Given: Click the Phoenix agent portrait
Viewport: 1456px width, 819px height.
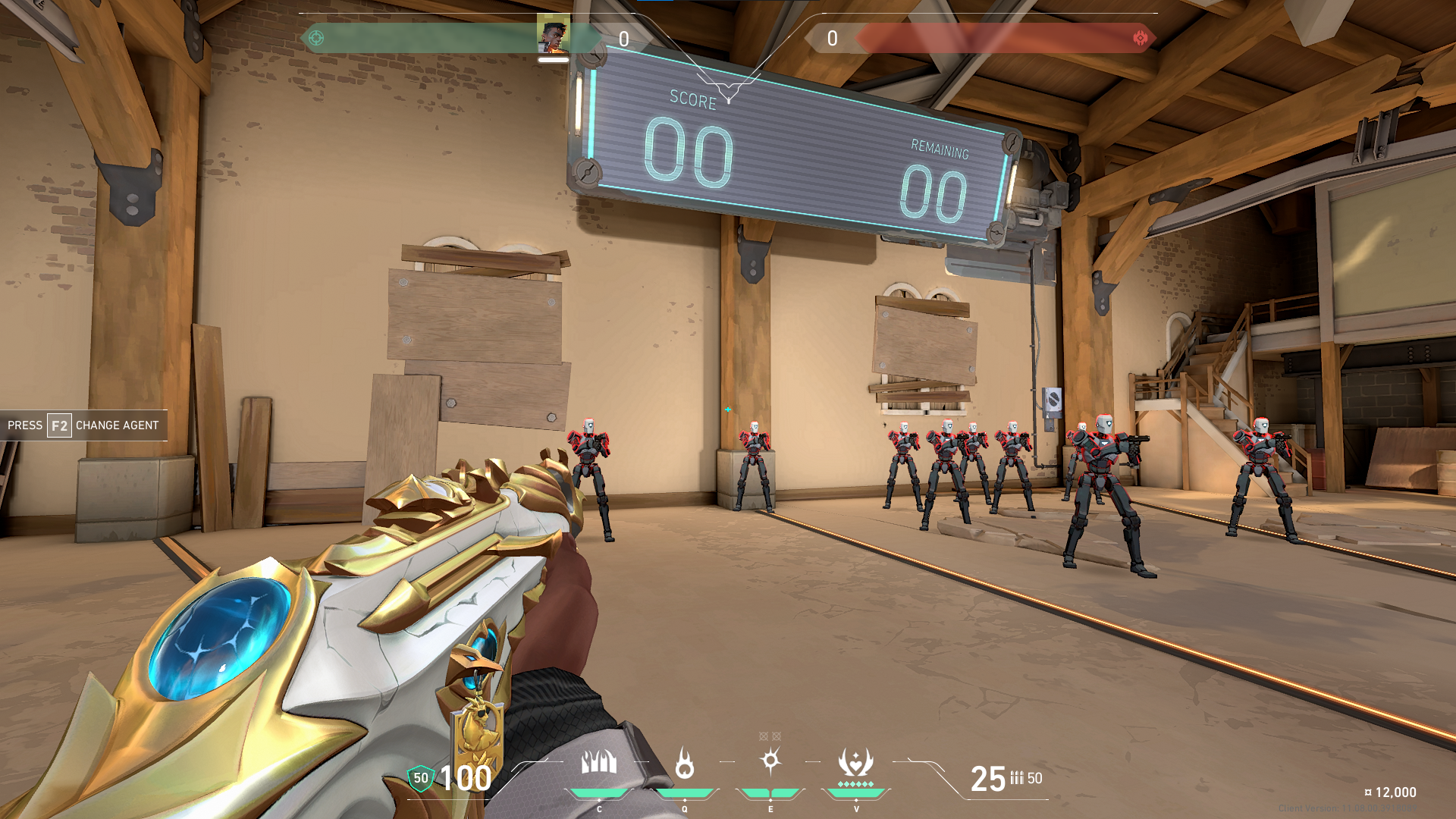Looking at the screenshot, I should (554, 36).
